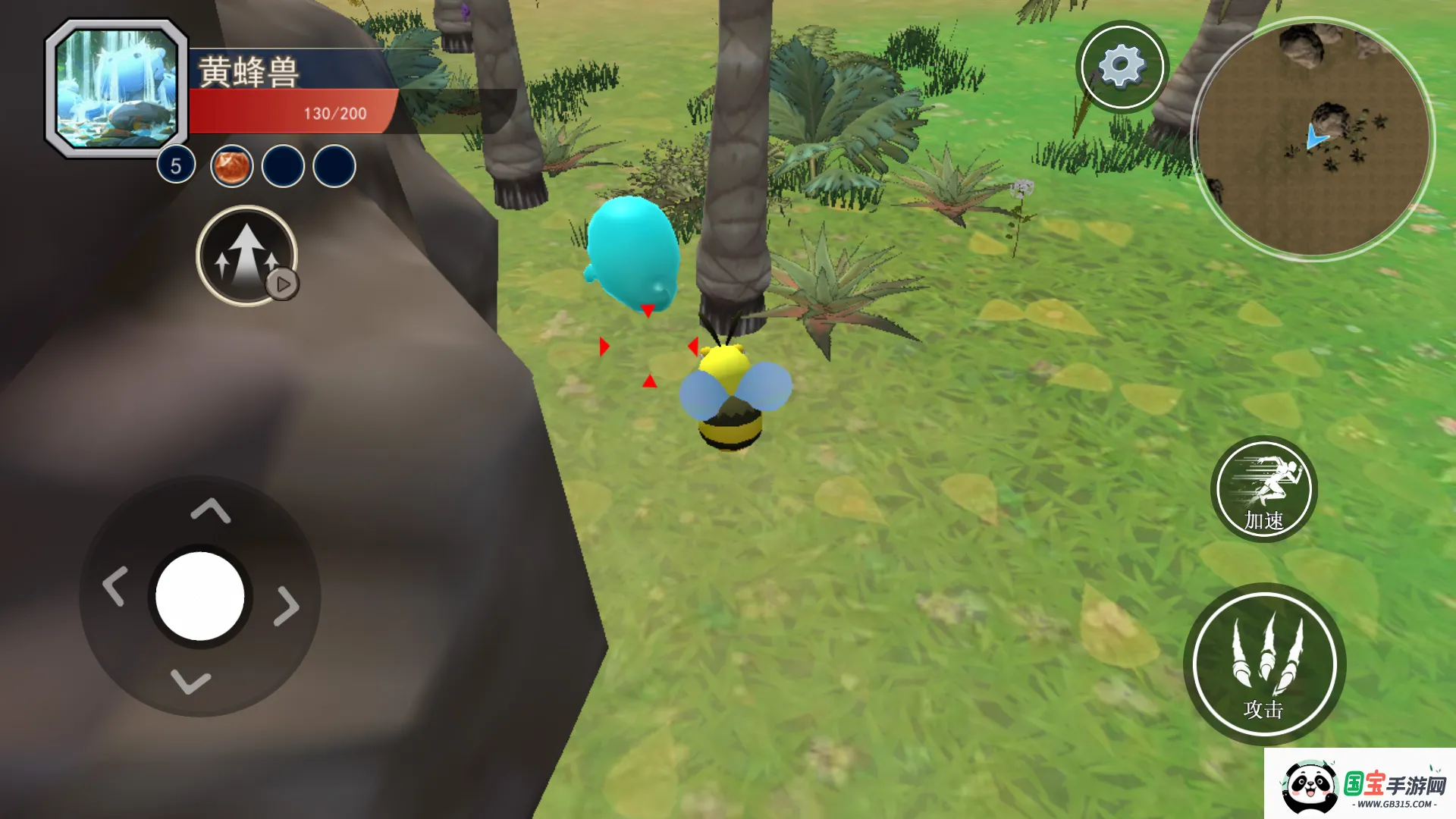Screen dimensions: 1456x819
Task: Click the circular minimap
Action: [x=1313, y=140]
